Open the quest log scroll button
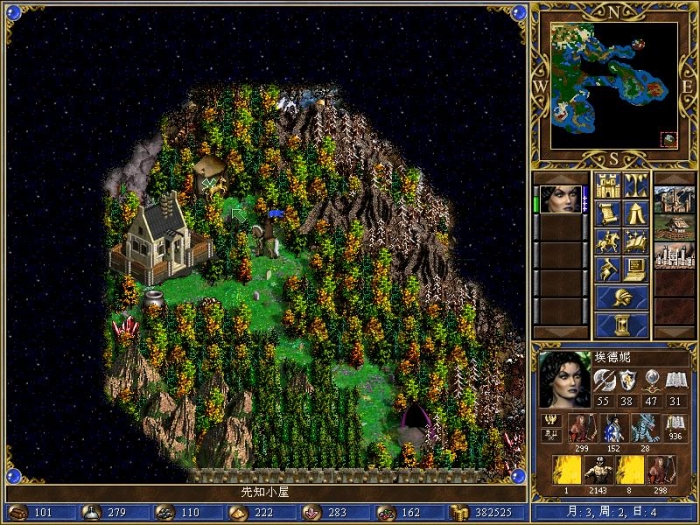This screenshot has height=525, width=700. [x=607, y=213]
